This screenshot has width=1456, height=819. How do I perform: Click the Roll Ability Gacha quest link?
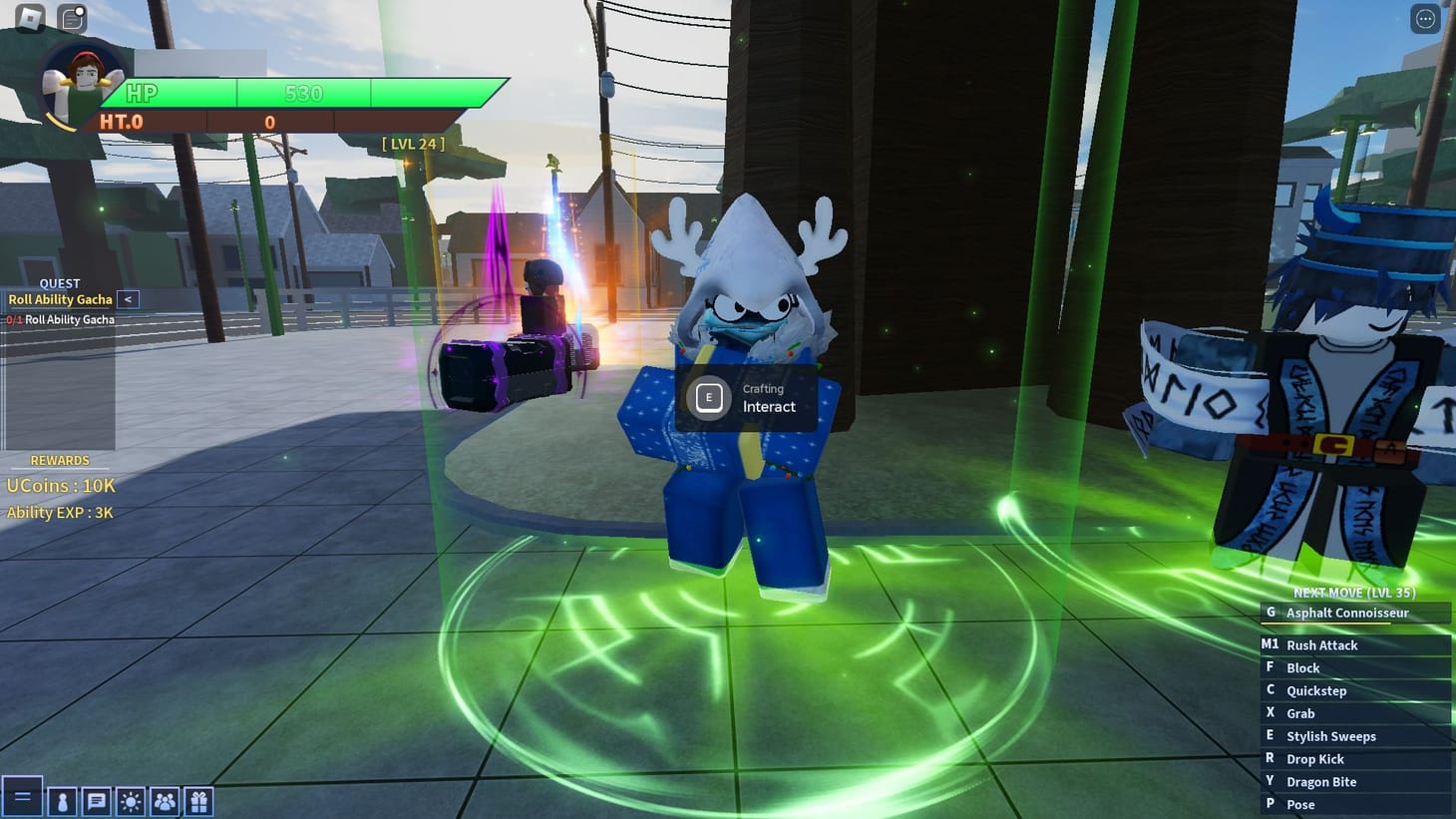tap(60, 299)
